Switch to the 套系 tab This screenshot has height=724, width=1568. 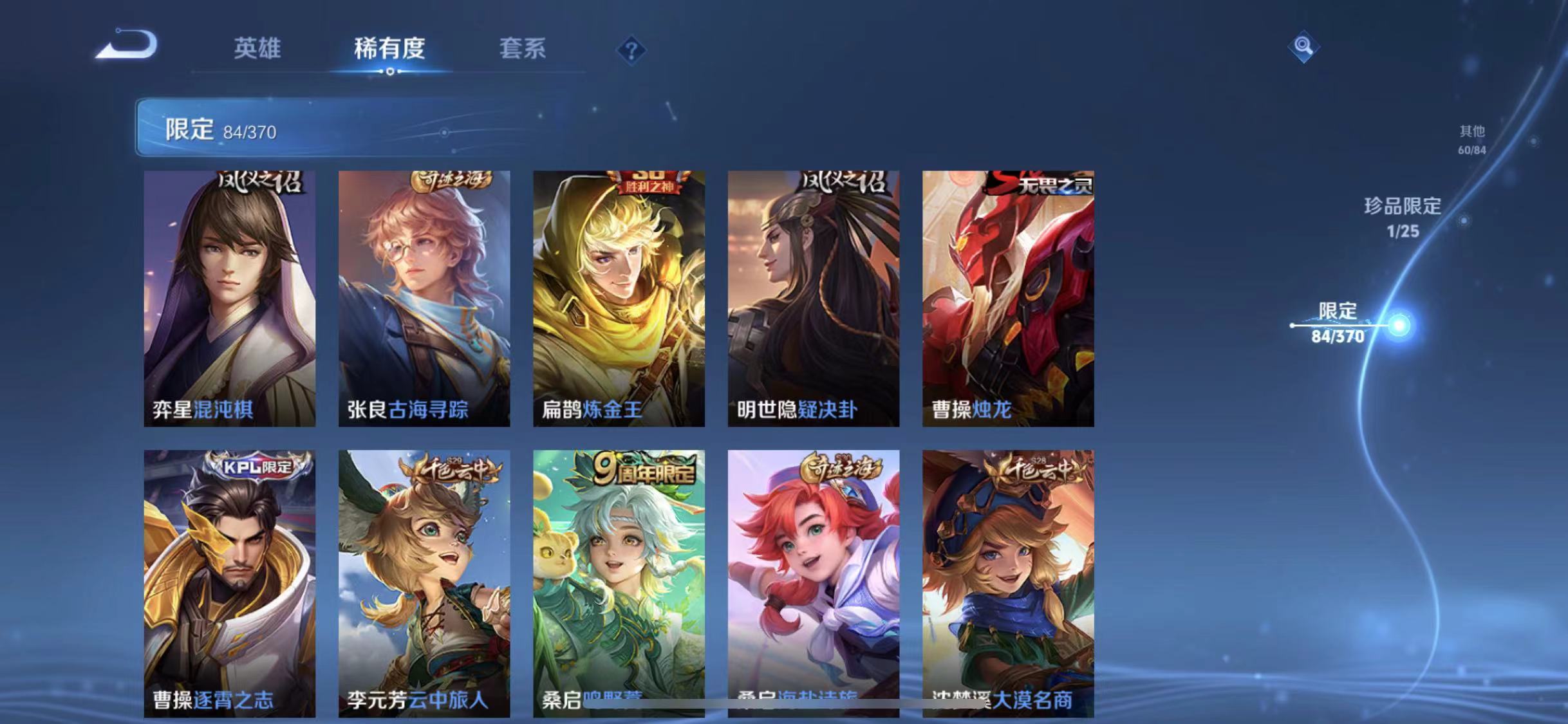click(523, 50)
